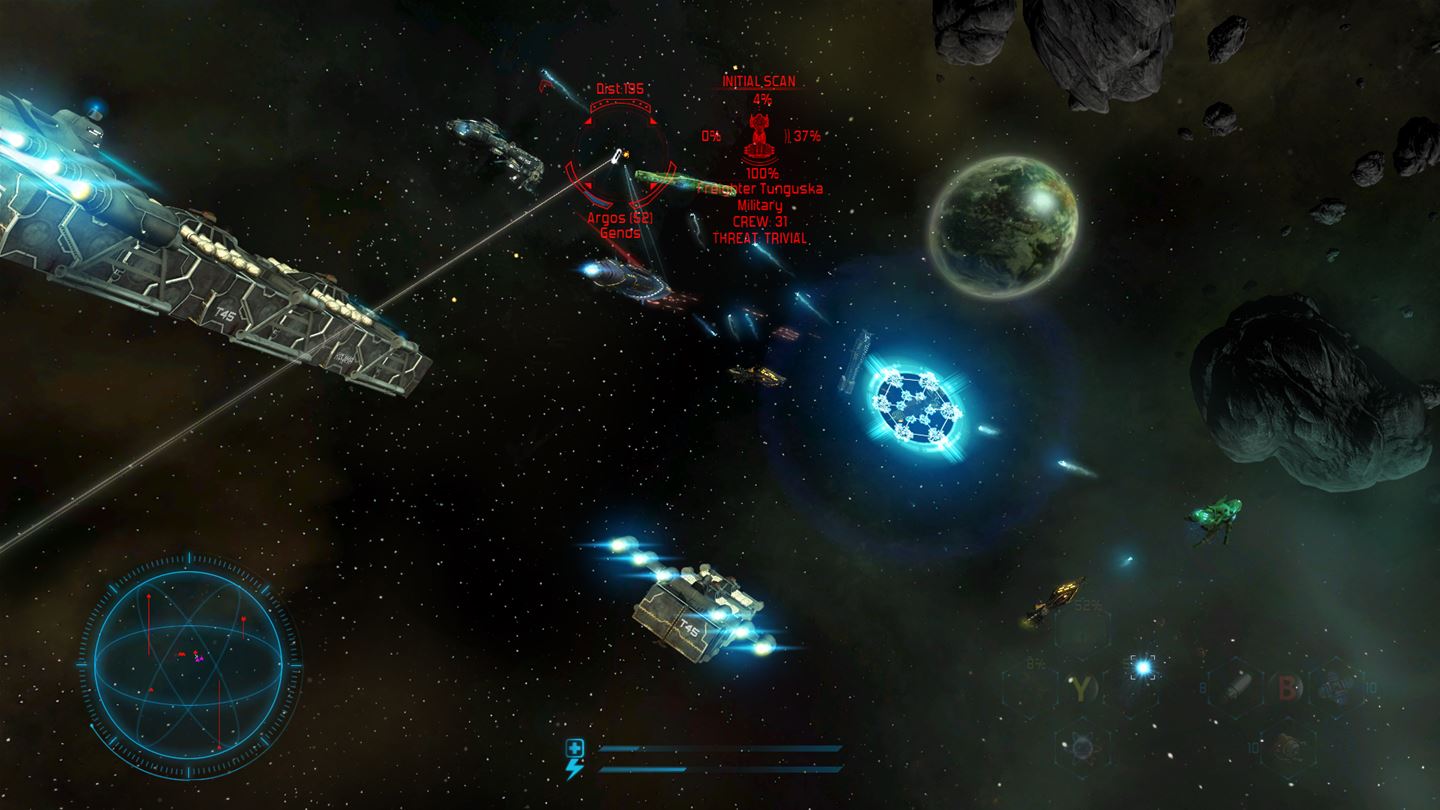
Task: Click the hull repair progress bar
Action: tap(720, 748)
